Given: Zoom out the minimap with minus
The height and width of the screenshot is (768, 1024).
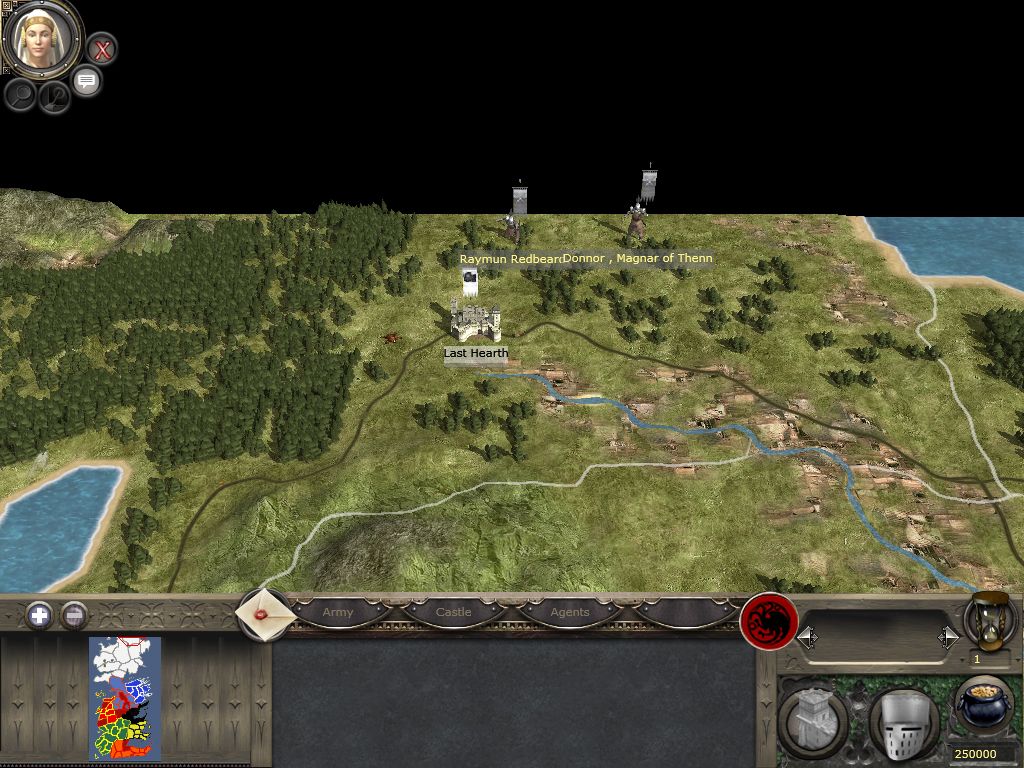Looking at the screenshot, I should coord(74,615).
